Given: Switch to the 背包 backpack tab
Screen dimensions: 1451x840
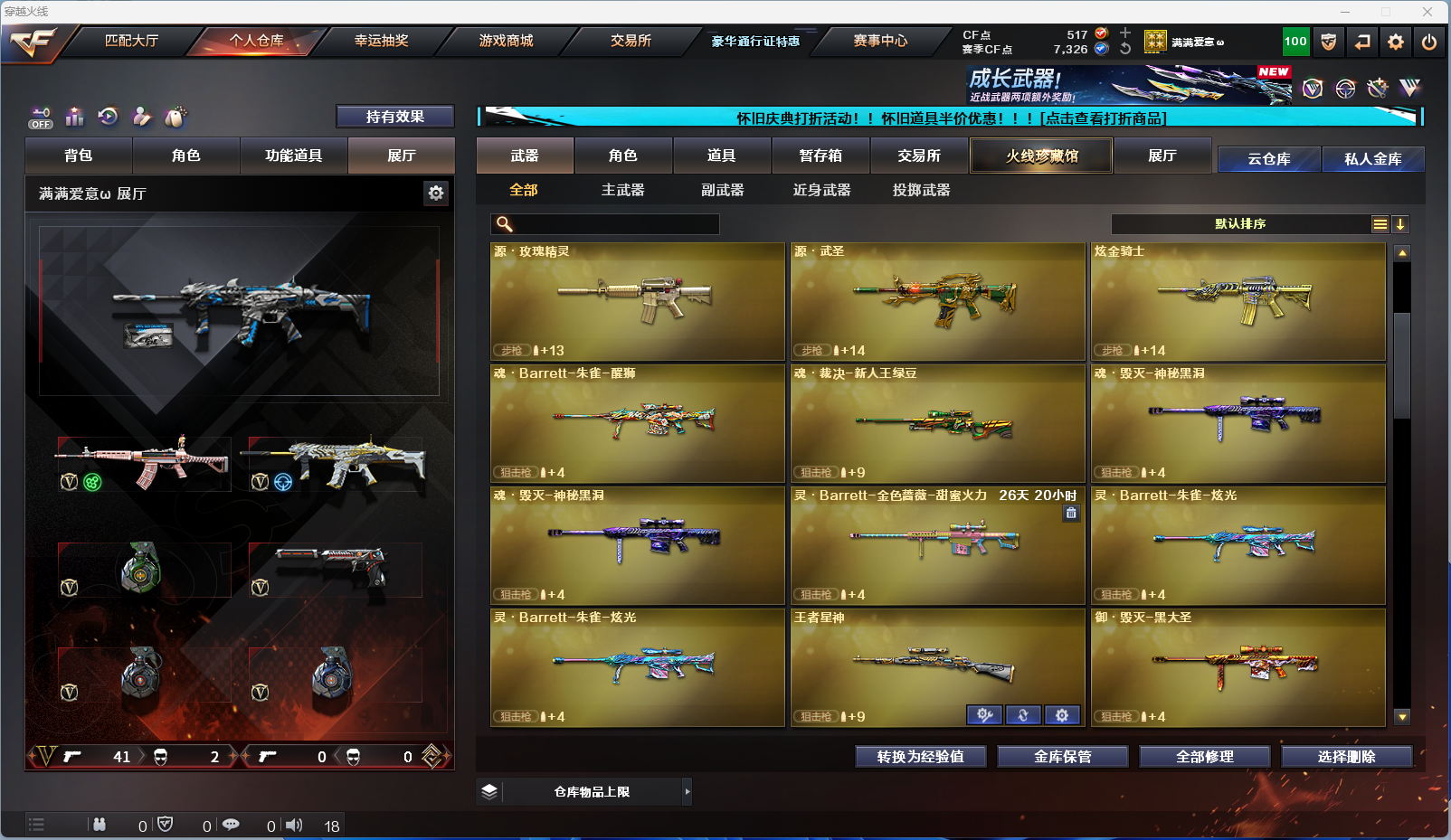Looking at the screenshot, I should coord(79,156).
